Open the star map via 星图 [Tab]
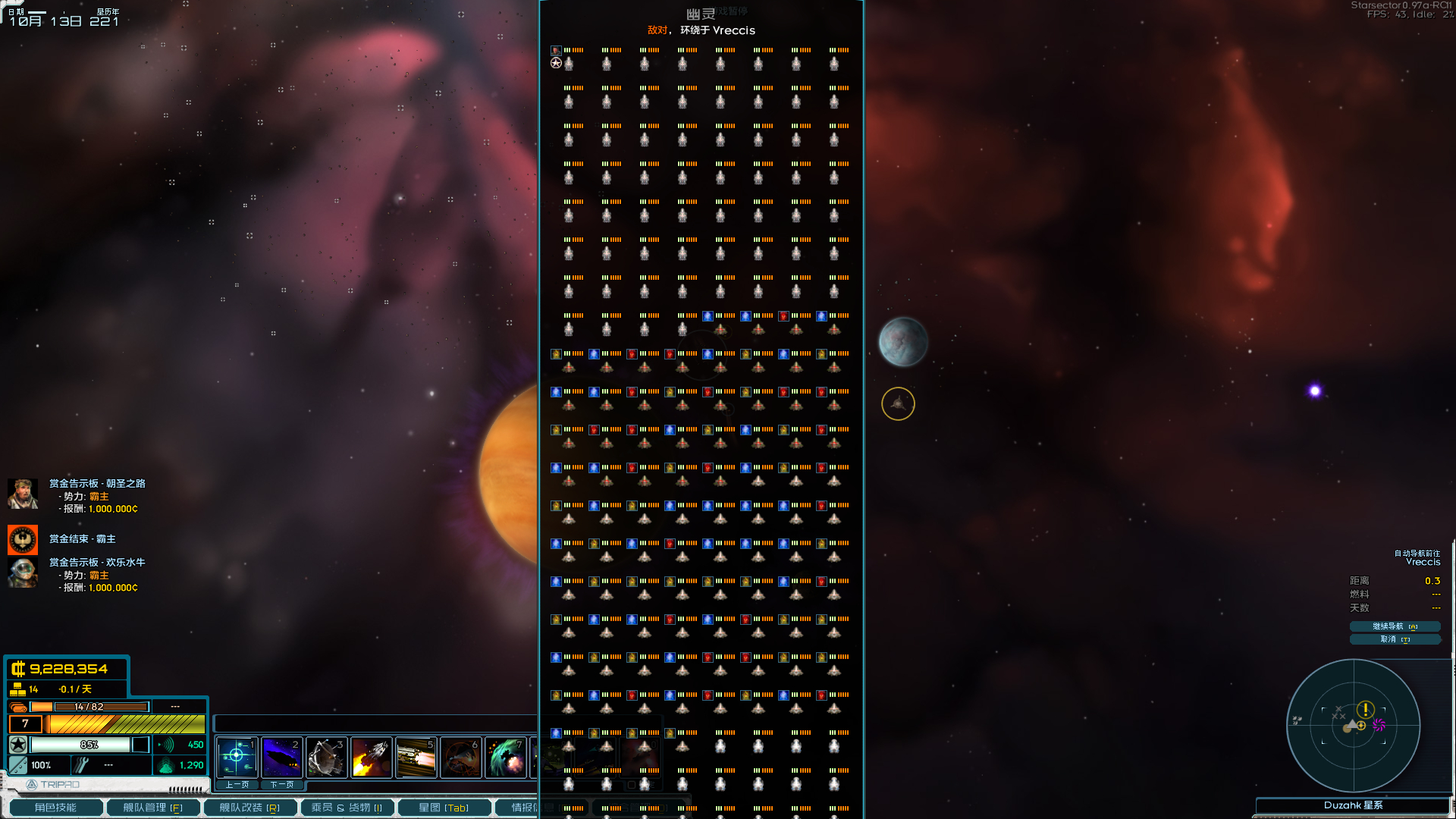The width and height of the screenshot is (1456, 819). click(x=444, y=807)
